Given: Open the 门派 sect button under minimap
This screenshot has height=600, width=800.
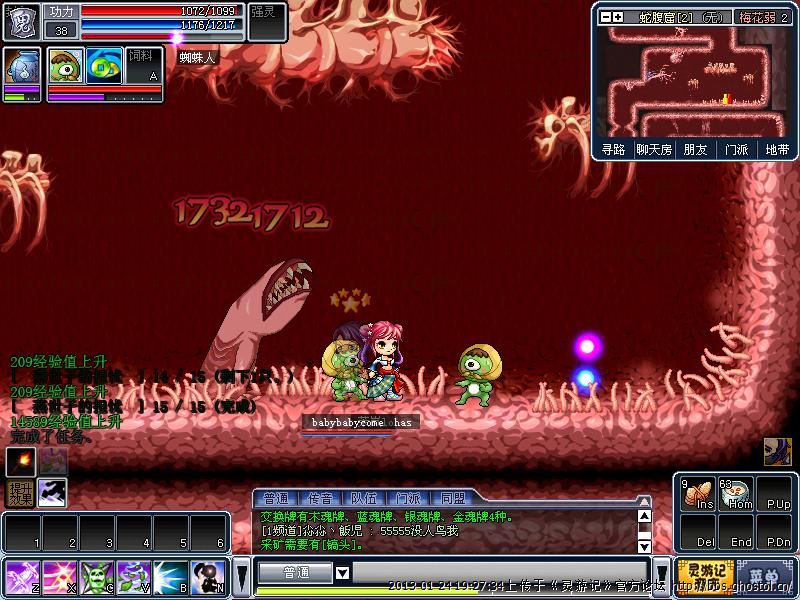Looking at the screenshot, I should coord(737,149).
